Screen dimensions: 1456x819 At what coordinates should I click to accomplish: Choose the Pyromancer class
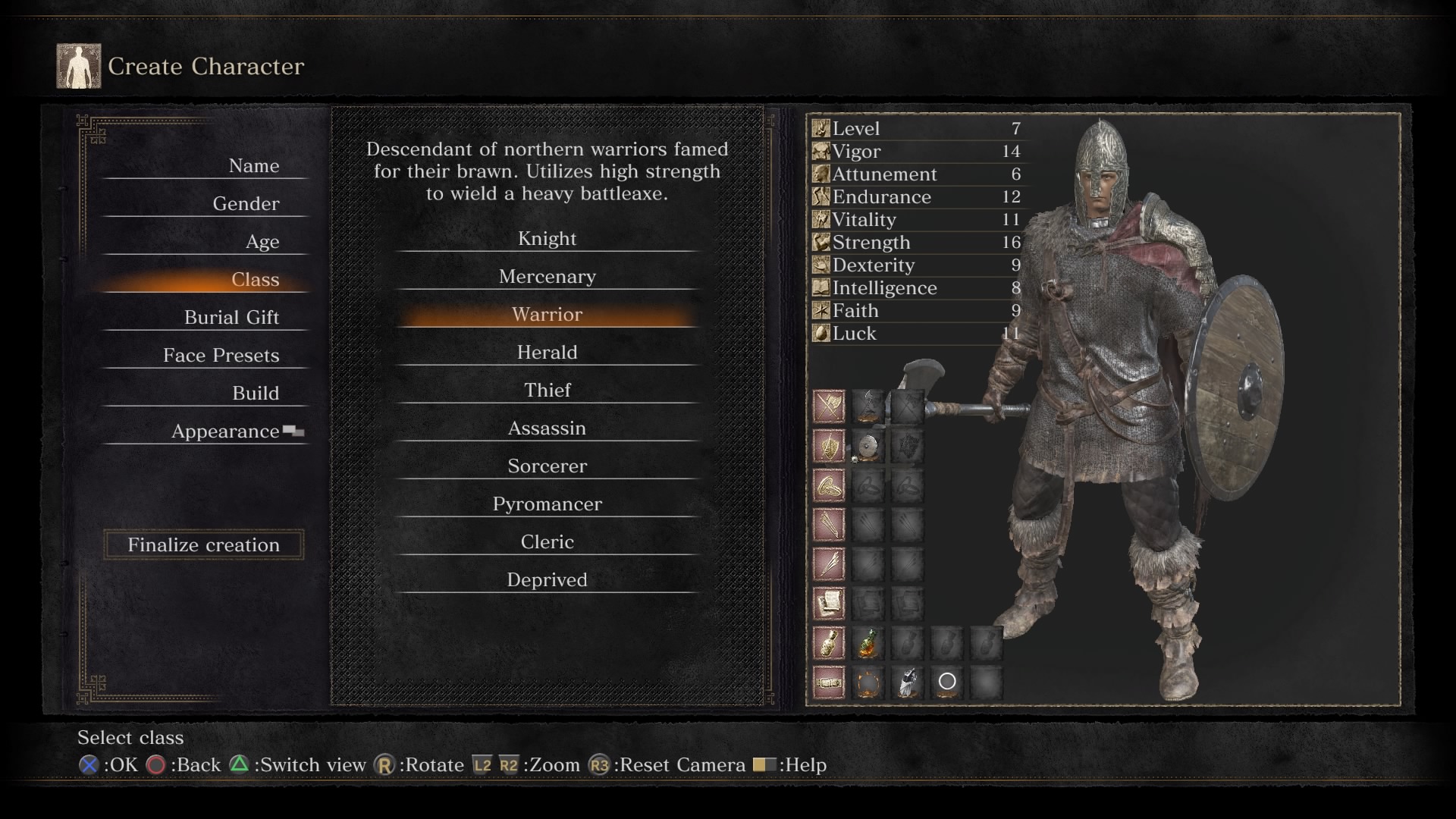tap(547, 504)
